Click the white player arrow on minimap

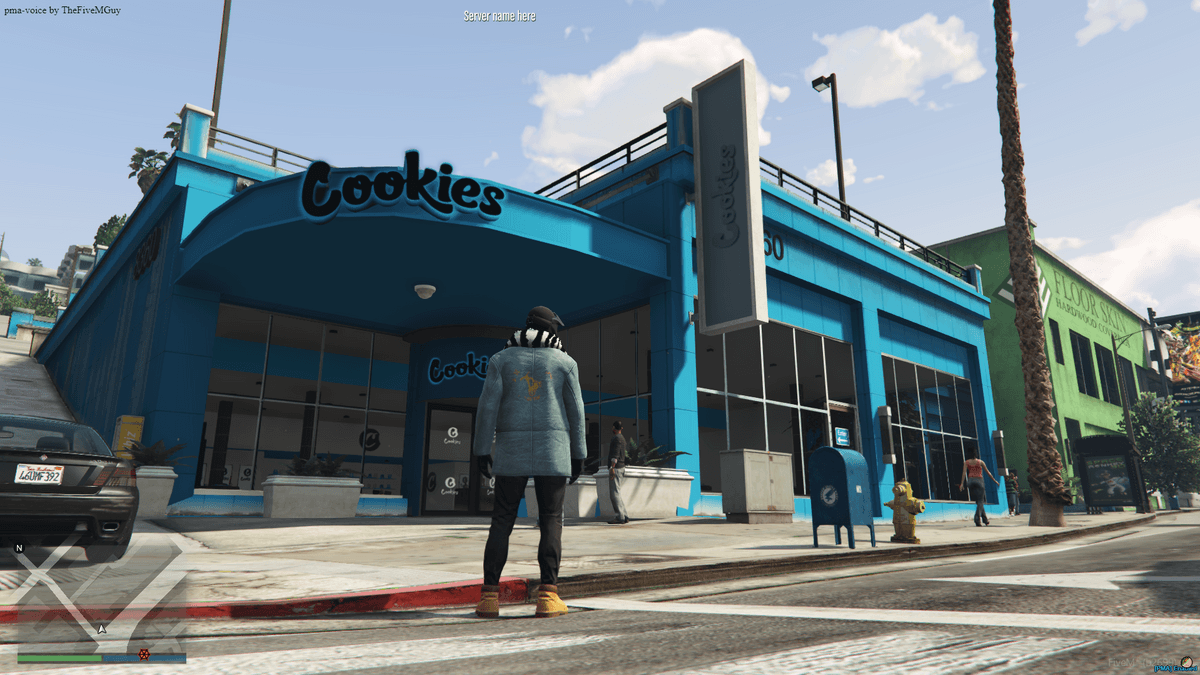(101, 629)
